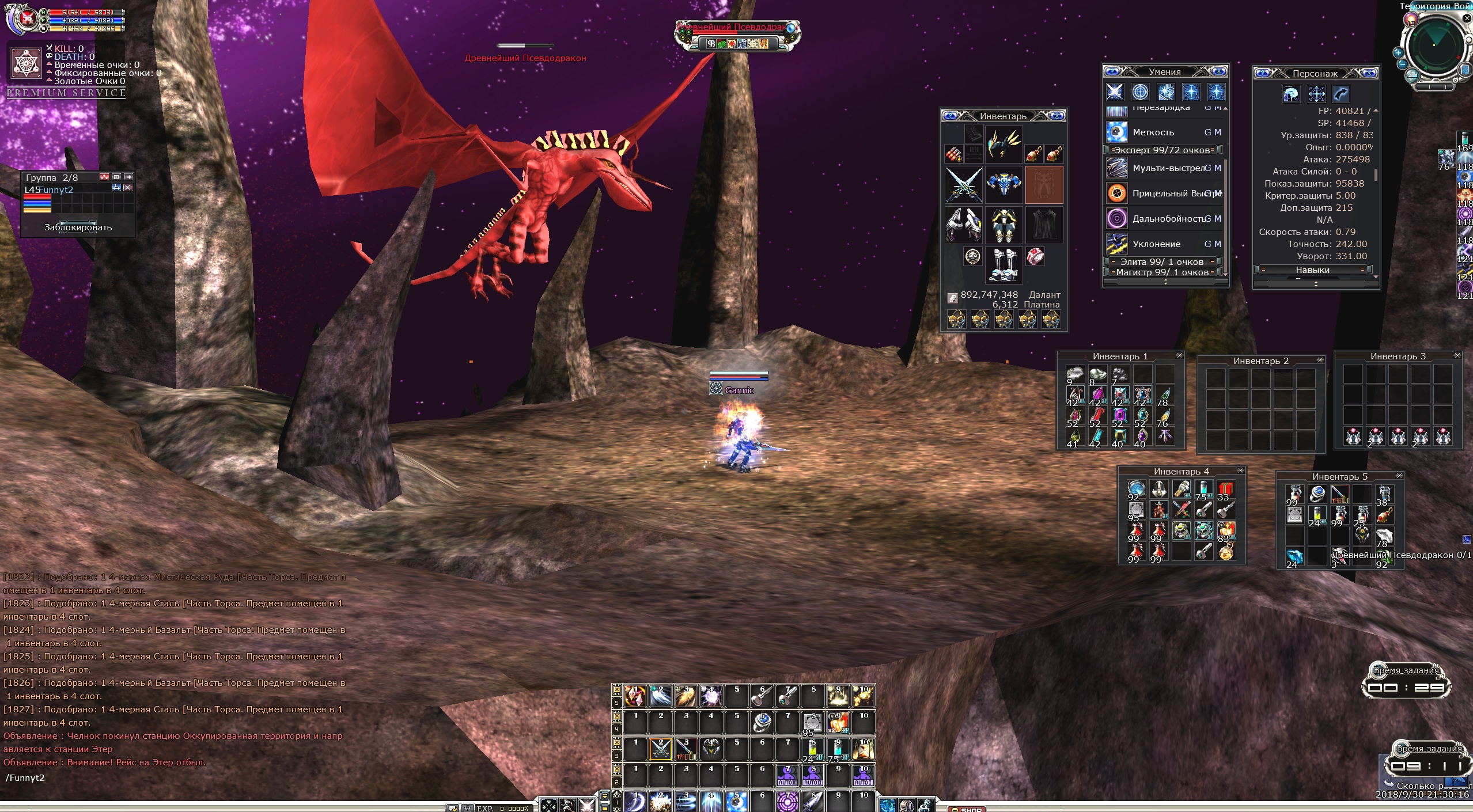Close the Персонаж character window
This screenshot has width=1473, height=812.
(1369, 73)
